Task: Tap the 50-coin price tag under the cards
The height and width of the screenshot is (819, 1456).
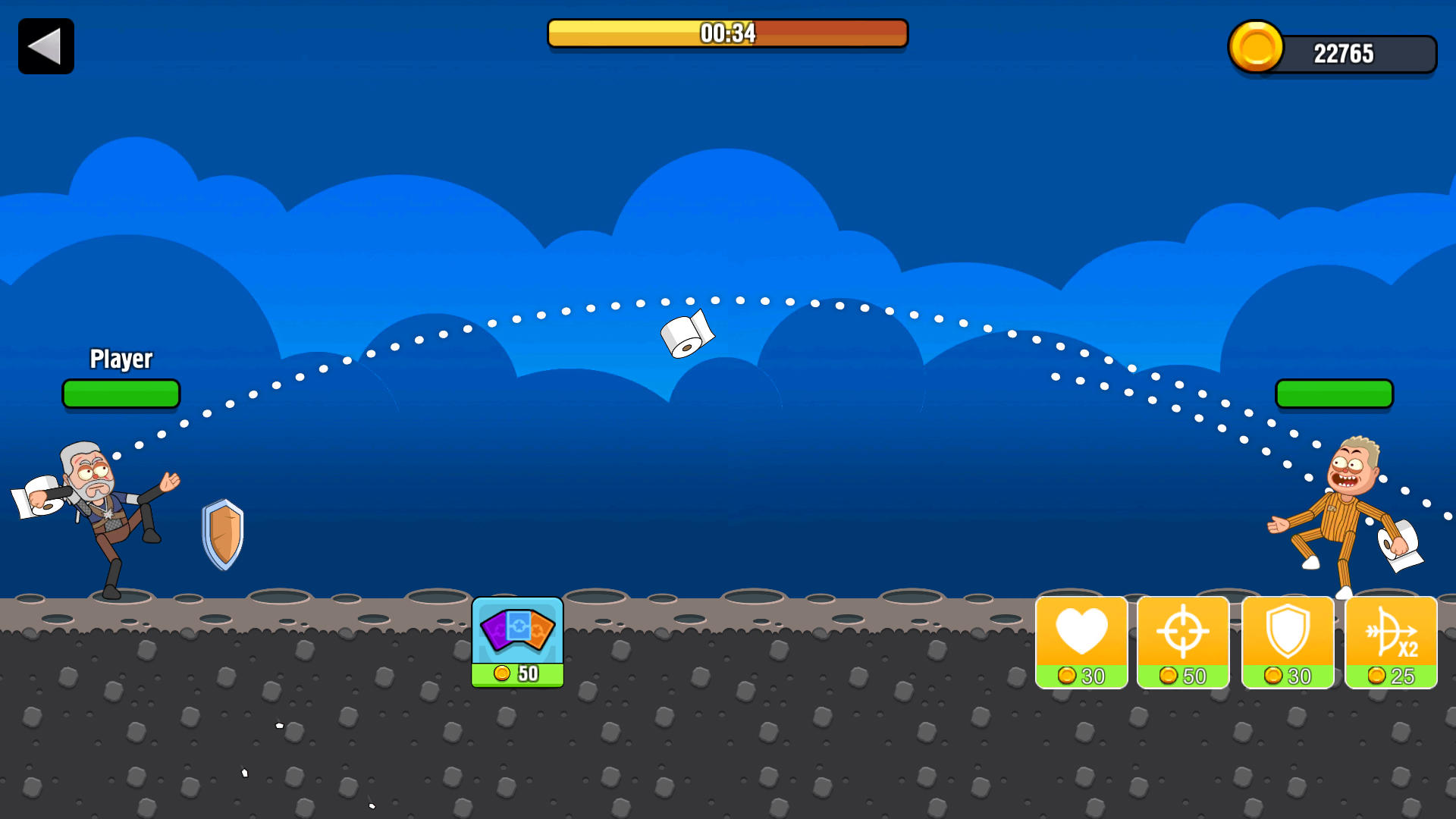Action: click(x=517, y=673)
